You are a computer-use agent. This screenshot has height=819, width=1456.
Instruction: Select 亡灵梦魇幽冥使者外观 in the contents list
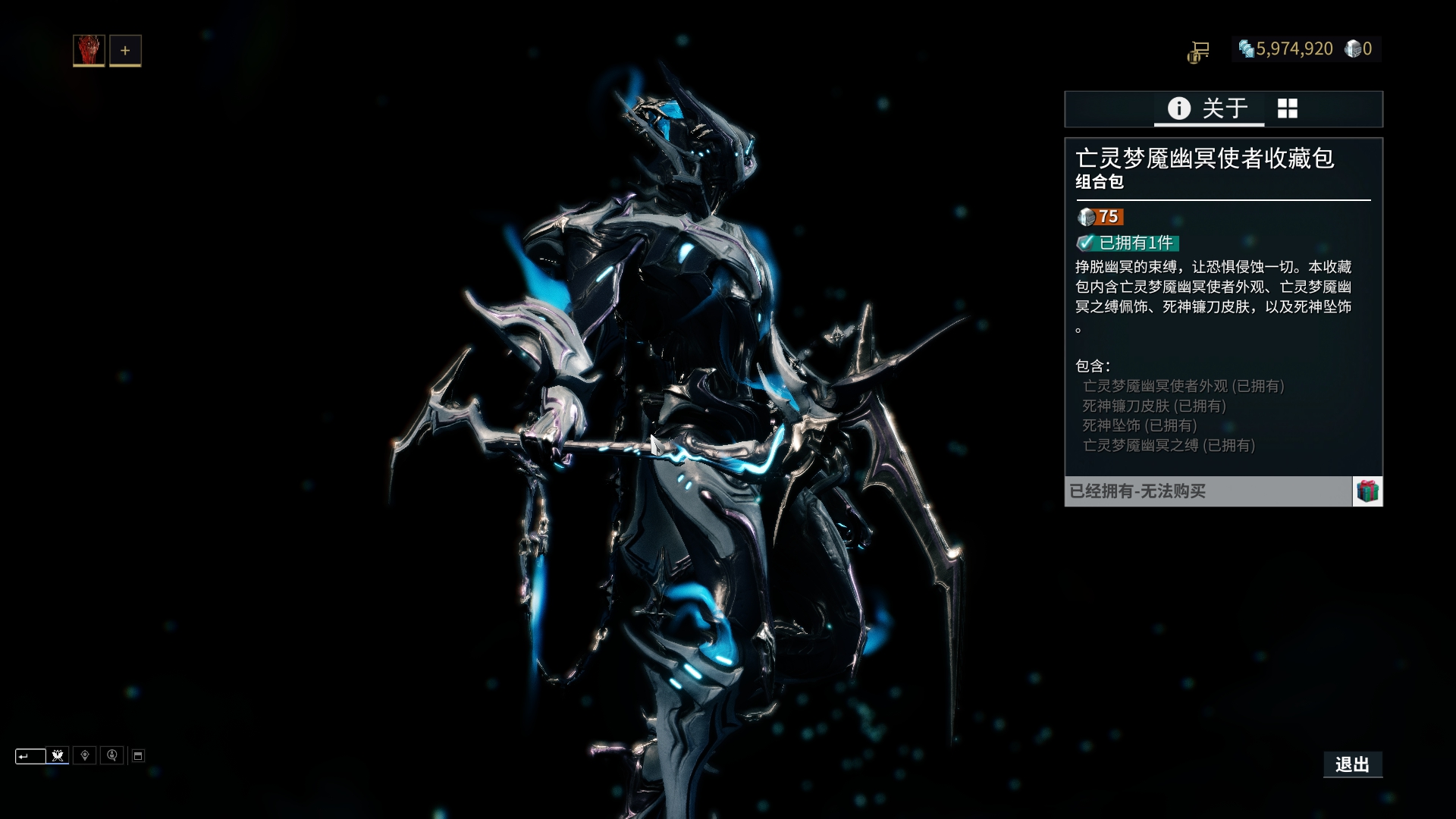pos(1183,386)
